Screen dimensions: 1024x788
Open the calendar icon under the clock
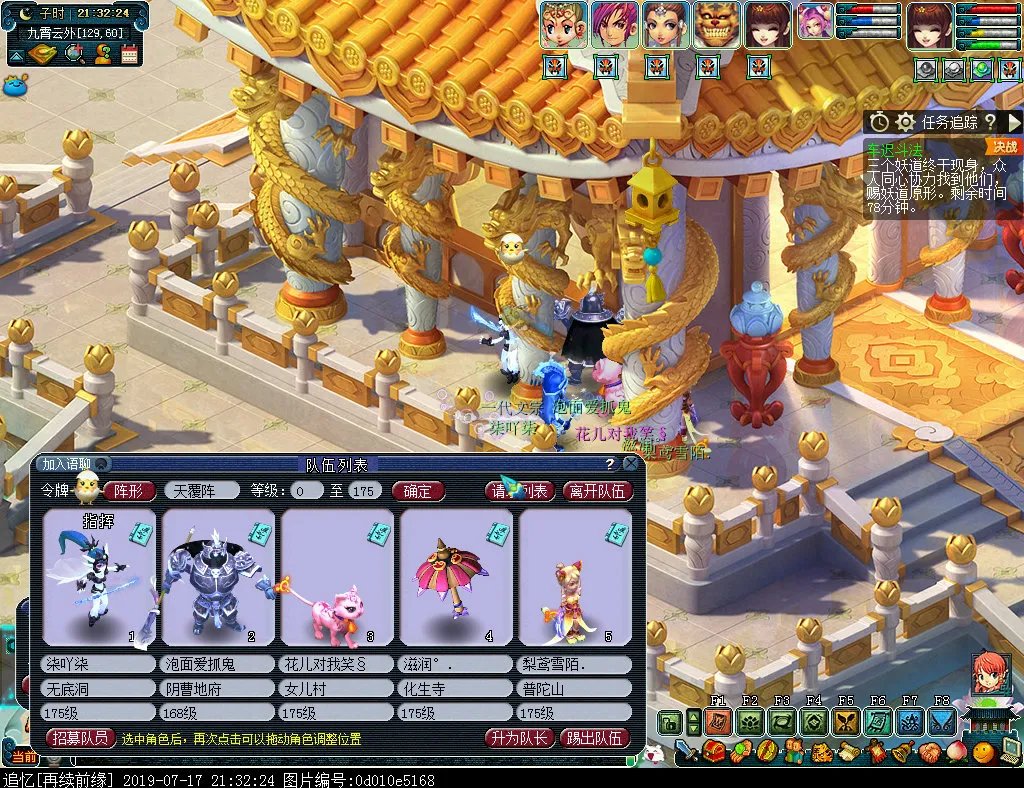130,54
